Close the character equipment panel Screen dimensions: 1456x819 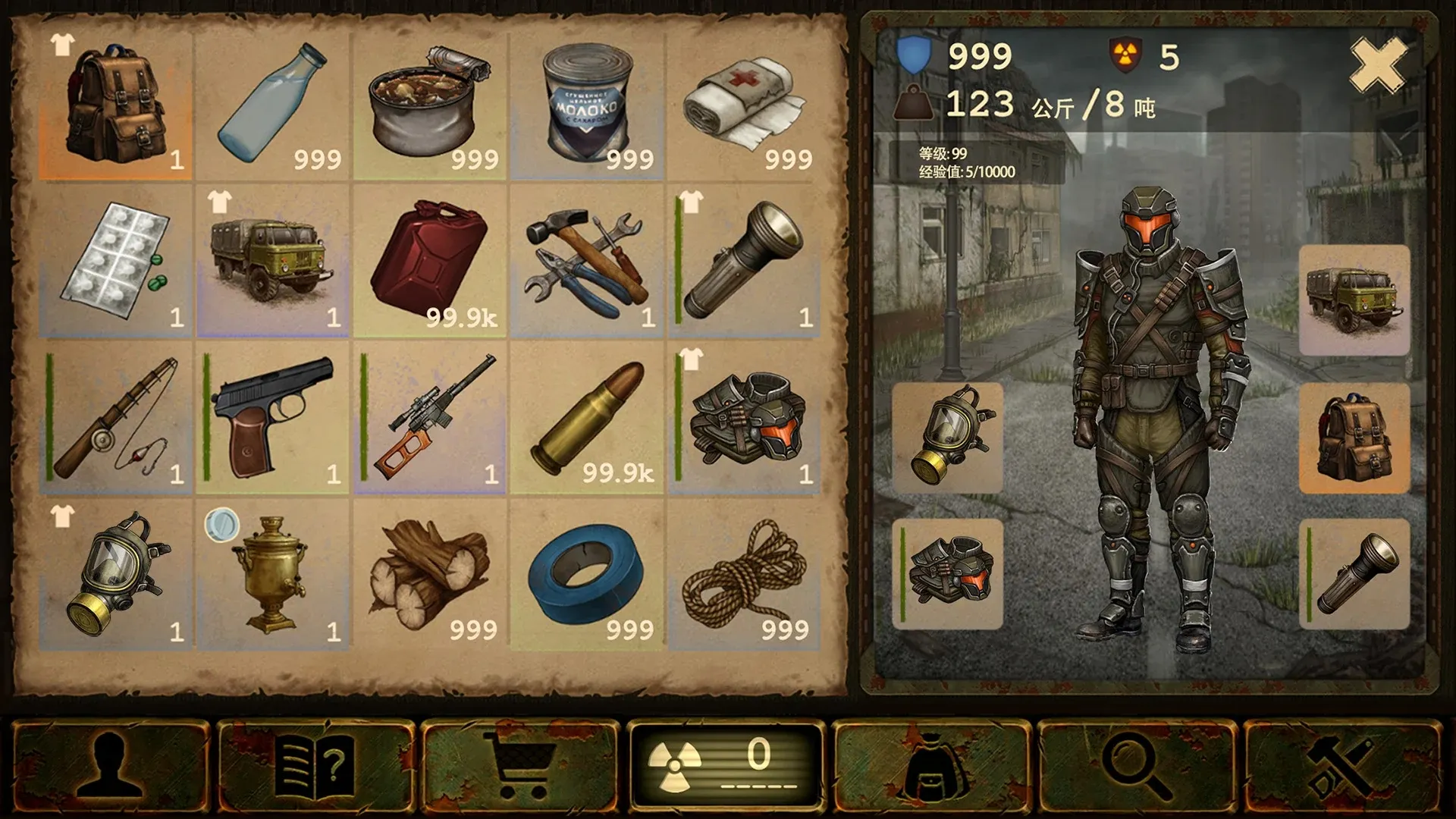coord(1378,65)
